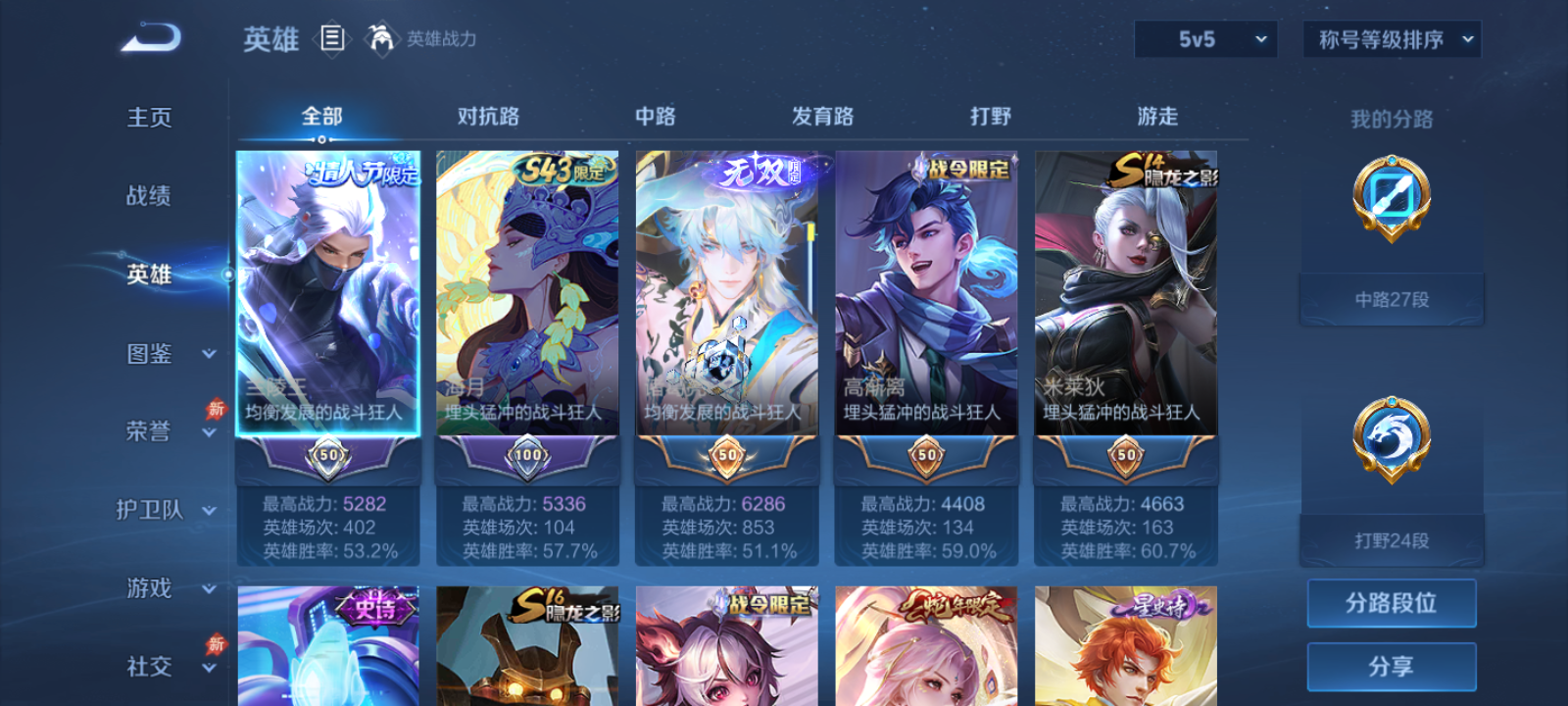
Task: Click the 分路段位 button
Action: 1392,603
